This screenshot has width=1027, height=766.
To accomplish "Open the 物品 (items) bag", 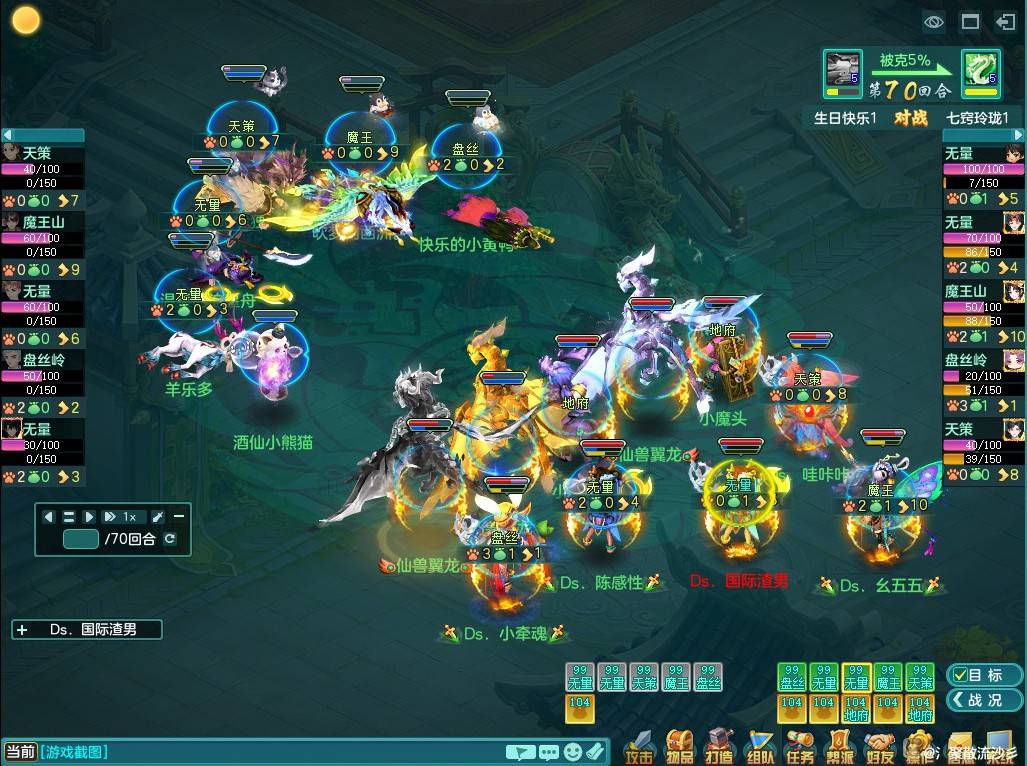I will click(x=680, y=746).
